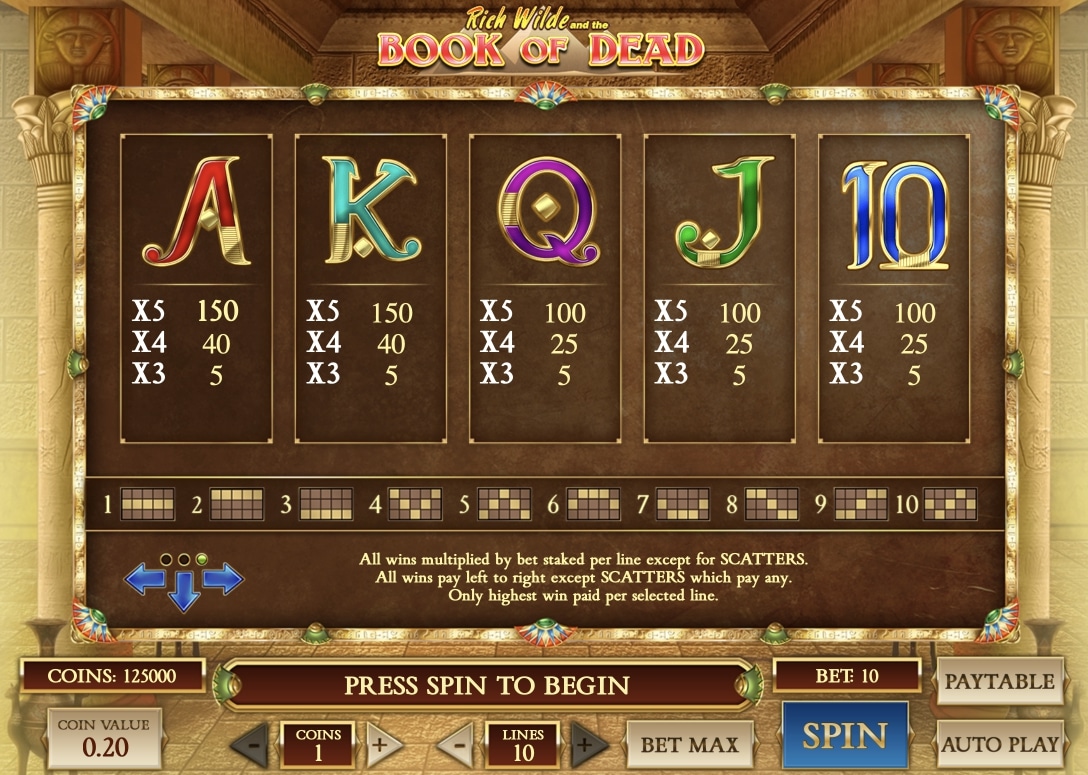Decrease the number of coins
This screenshot has height=775, width=1088.
click(255, 745)
